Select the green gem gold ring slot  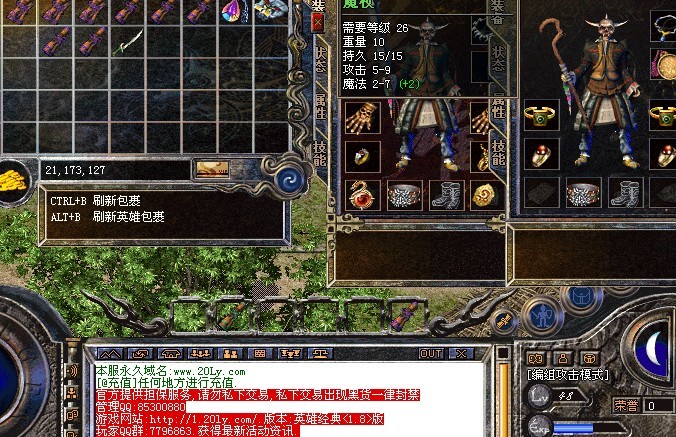click(x=541, y=118)
